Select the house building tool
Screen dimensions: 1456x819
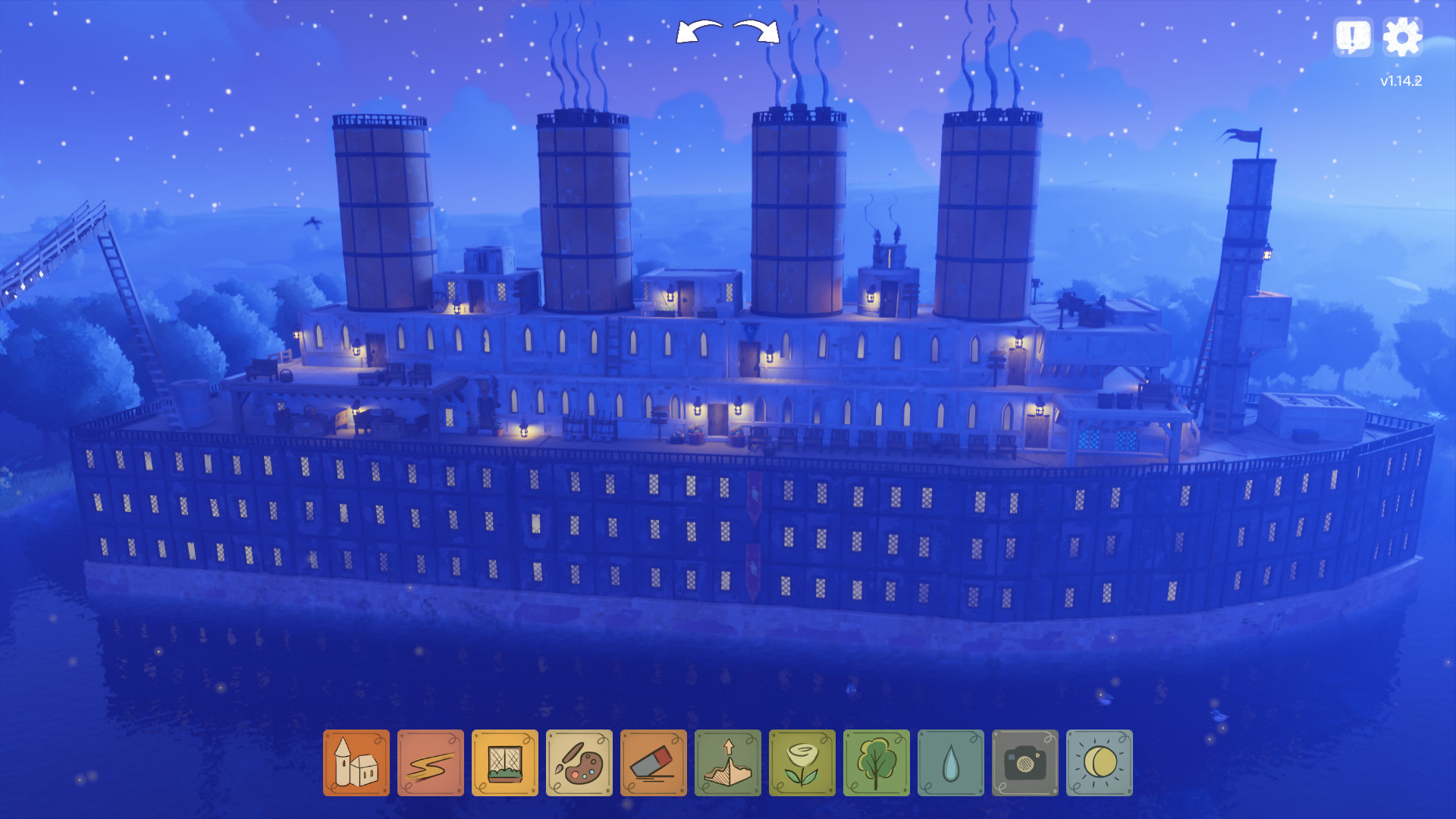pyautogui.click(x=356, y=763)
